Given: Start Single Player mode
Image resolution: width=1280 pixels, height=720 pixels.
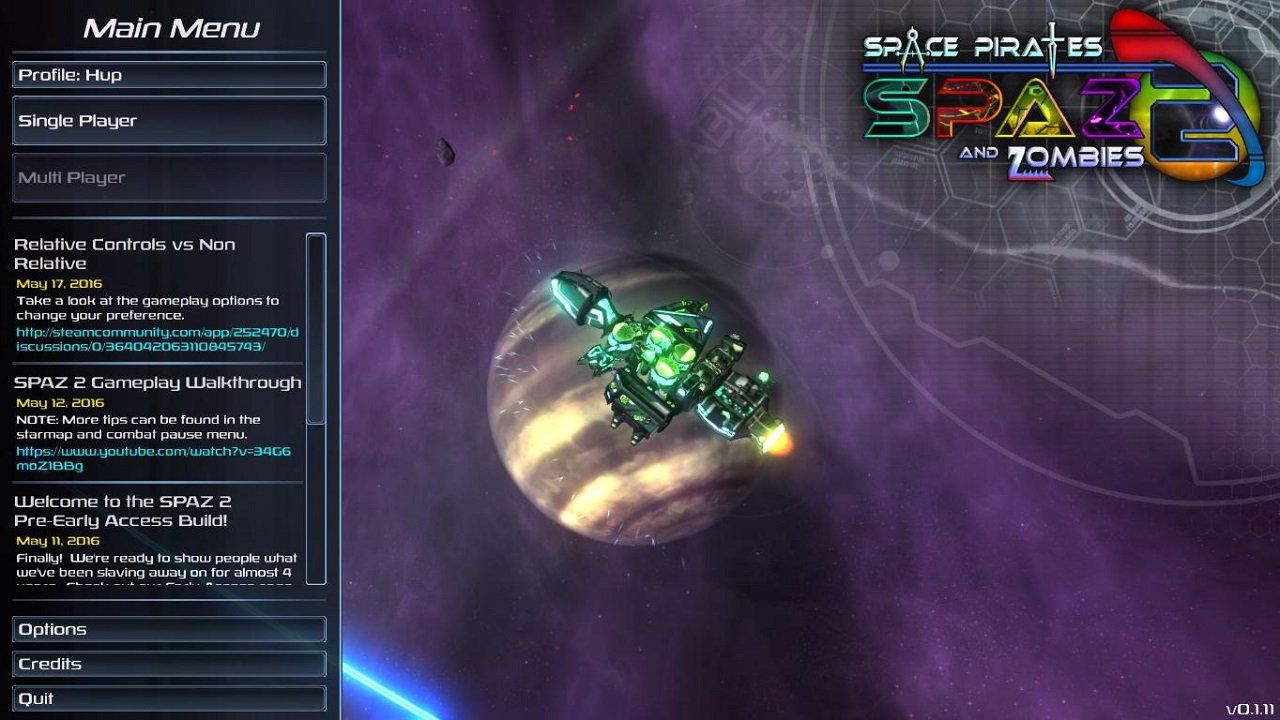Looking at the screenshot, I should pyautogui.click(x=168, y=120).
